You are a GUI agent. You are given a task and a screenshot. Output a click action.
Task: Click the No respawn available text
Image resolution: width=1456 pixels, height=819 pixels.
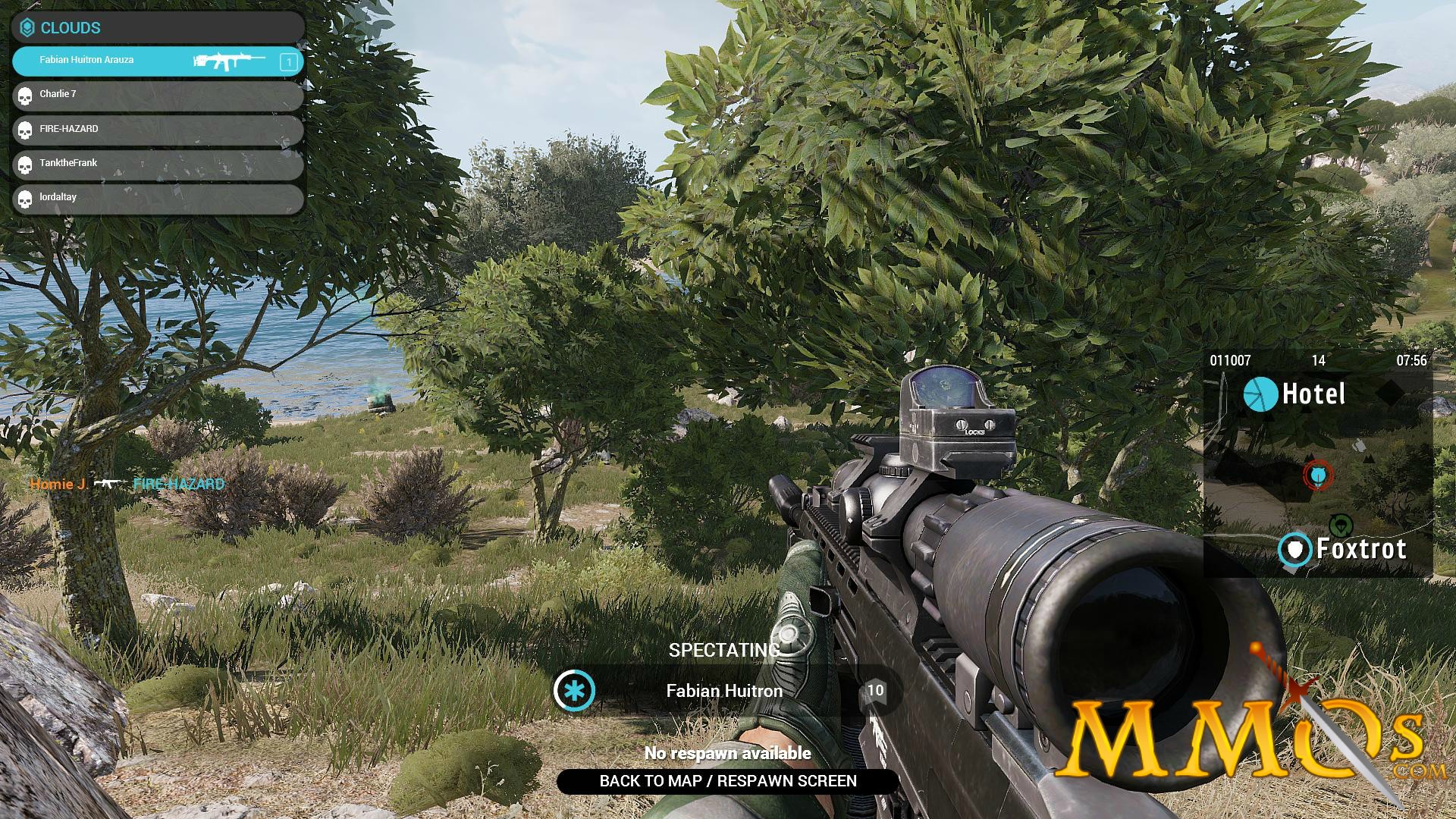point(727,753)
